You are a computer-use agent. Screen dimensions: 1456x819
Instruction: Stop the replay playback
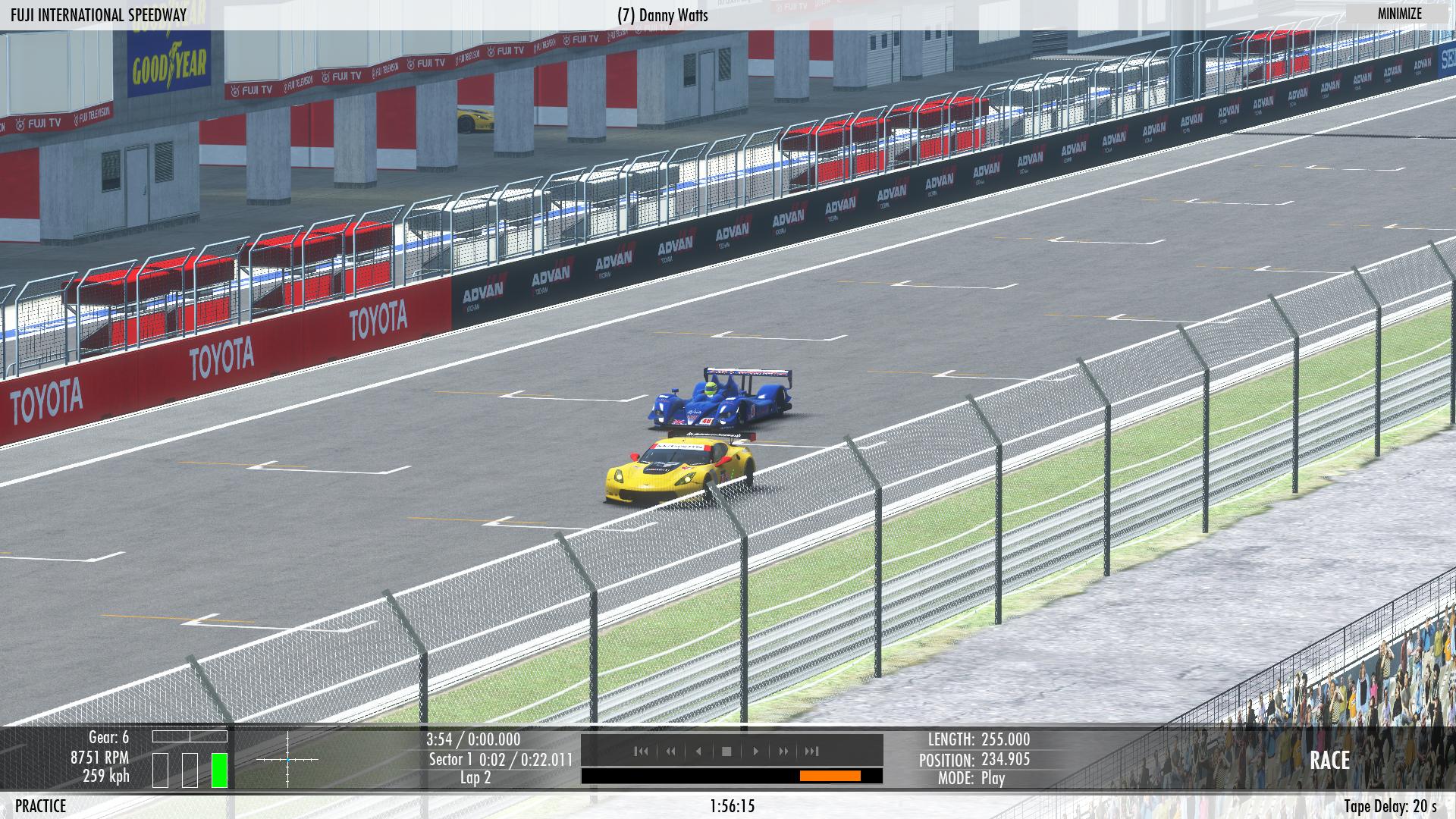point(726,751)
